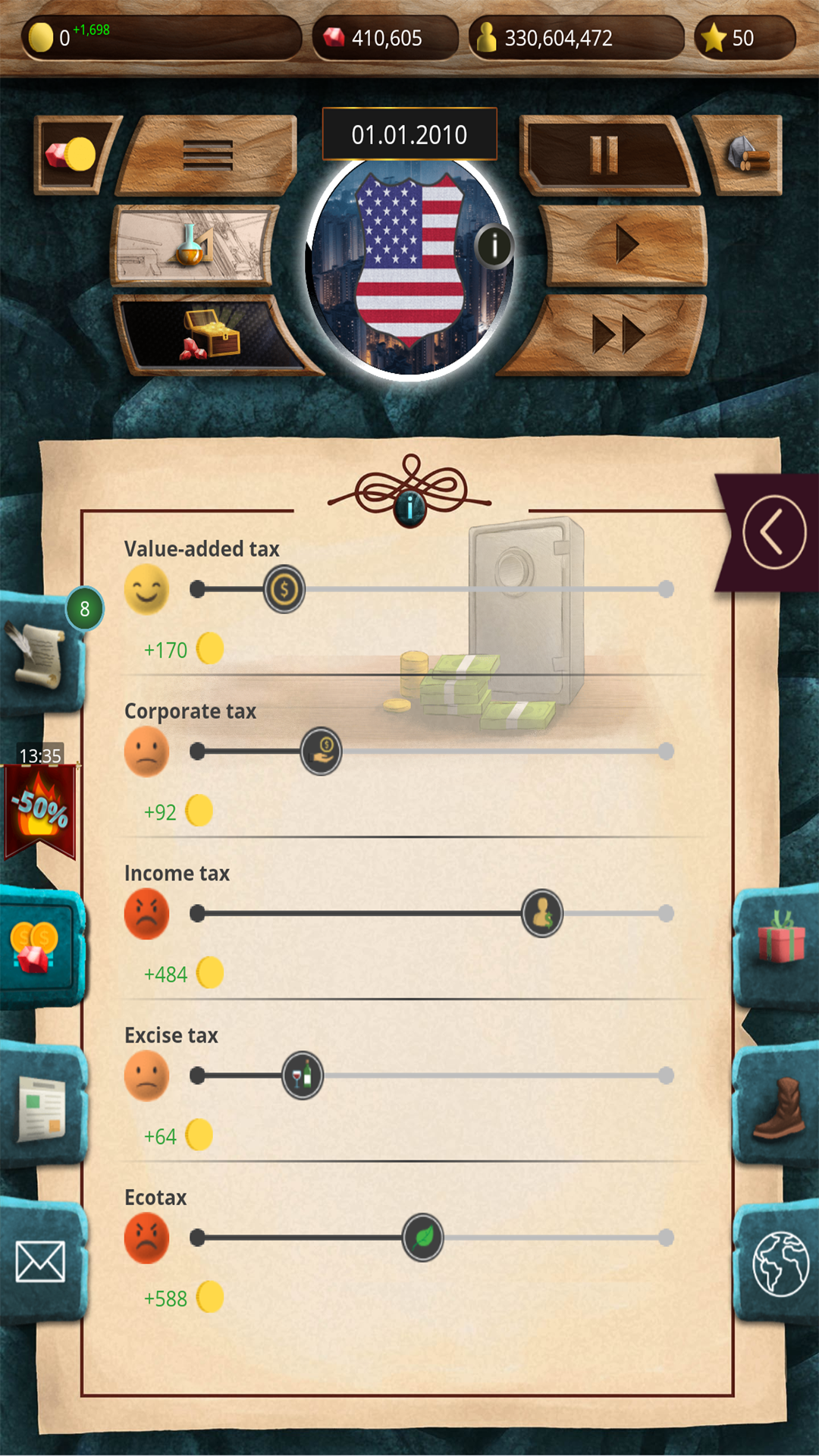Viewport: 819px width, 1456px height.
Task: Open the hamburger main menu
Action: [x=207, y=155]
